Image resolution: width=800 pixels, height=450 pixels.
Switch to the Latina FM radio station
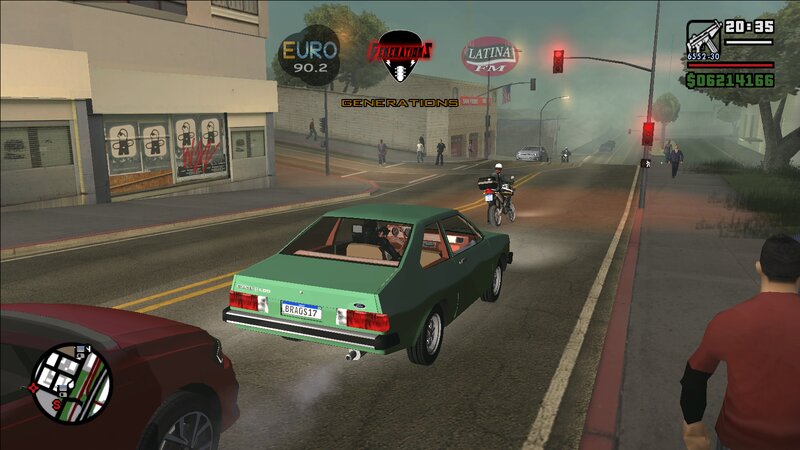[x=490, y=55]
